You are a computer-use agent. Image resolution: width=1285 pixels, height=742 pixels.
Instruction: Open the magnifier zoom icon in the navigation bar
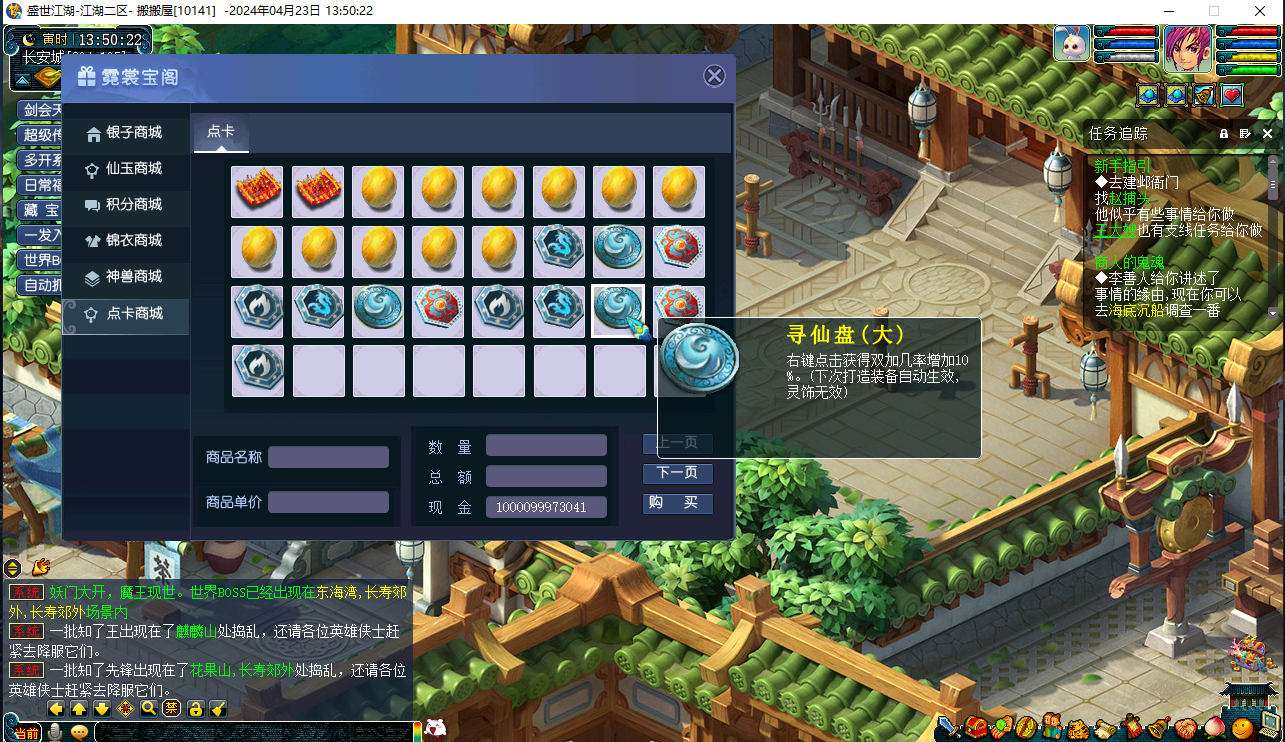[x=147, y=708]
